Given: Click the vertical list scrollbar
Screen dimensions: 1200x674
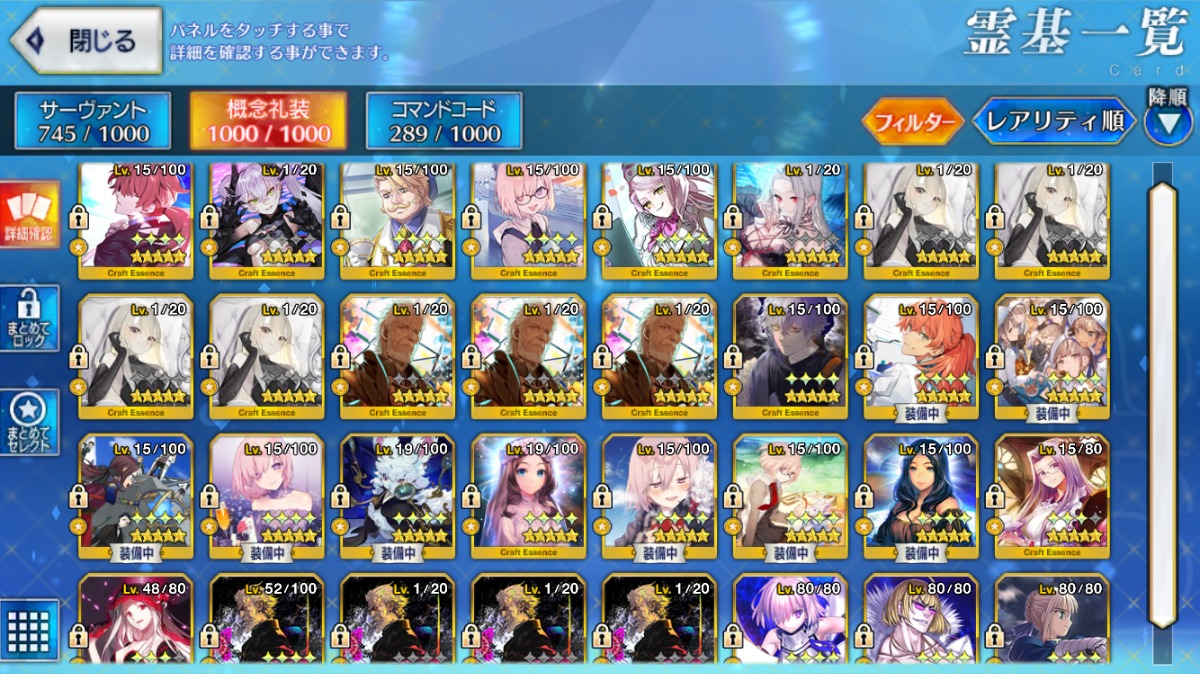Looking at the screenshot, I should 1163,400.
